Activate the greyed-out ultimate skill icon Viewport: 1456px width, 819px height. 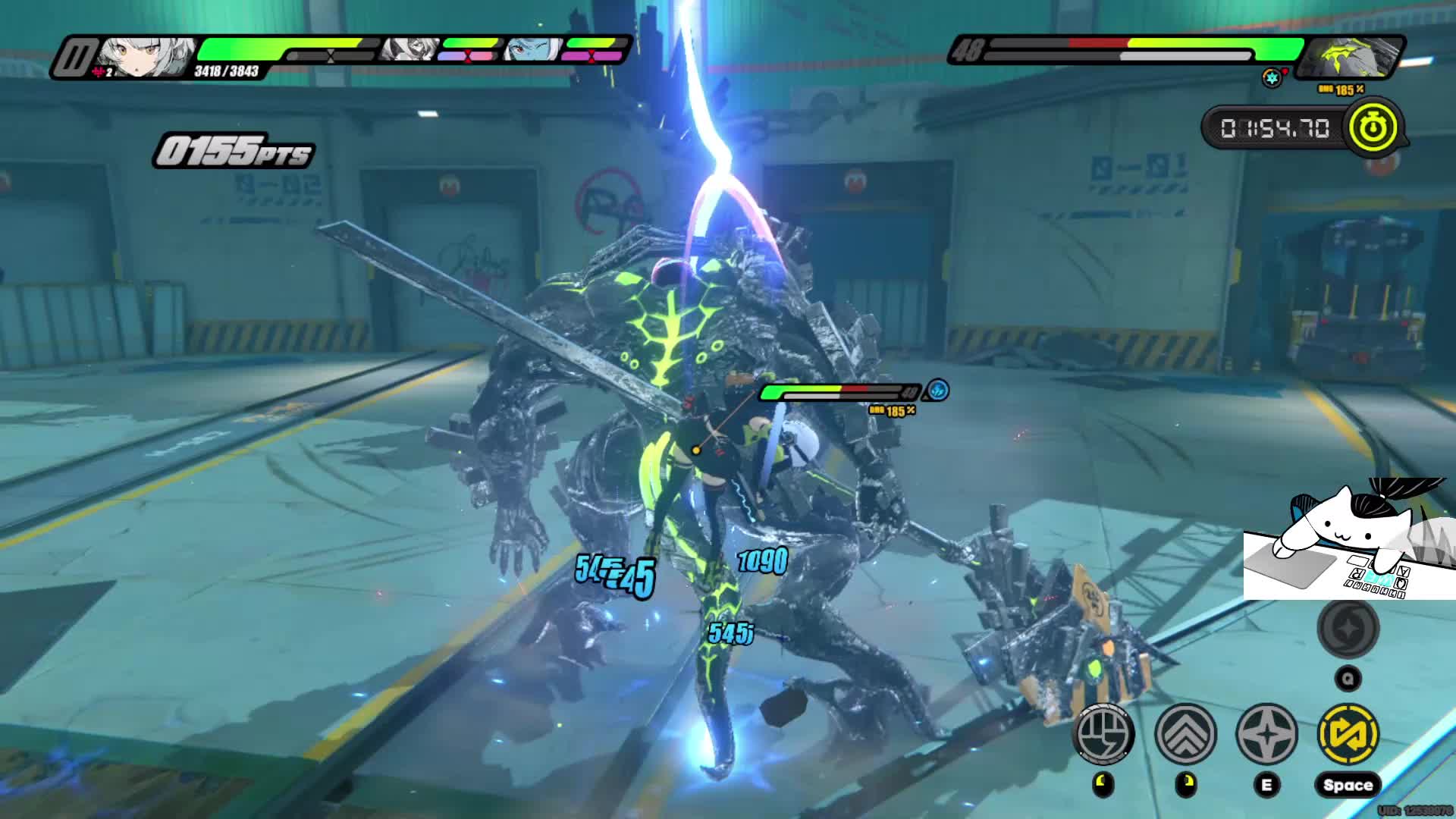(1348, 628)
